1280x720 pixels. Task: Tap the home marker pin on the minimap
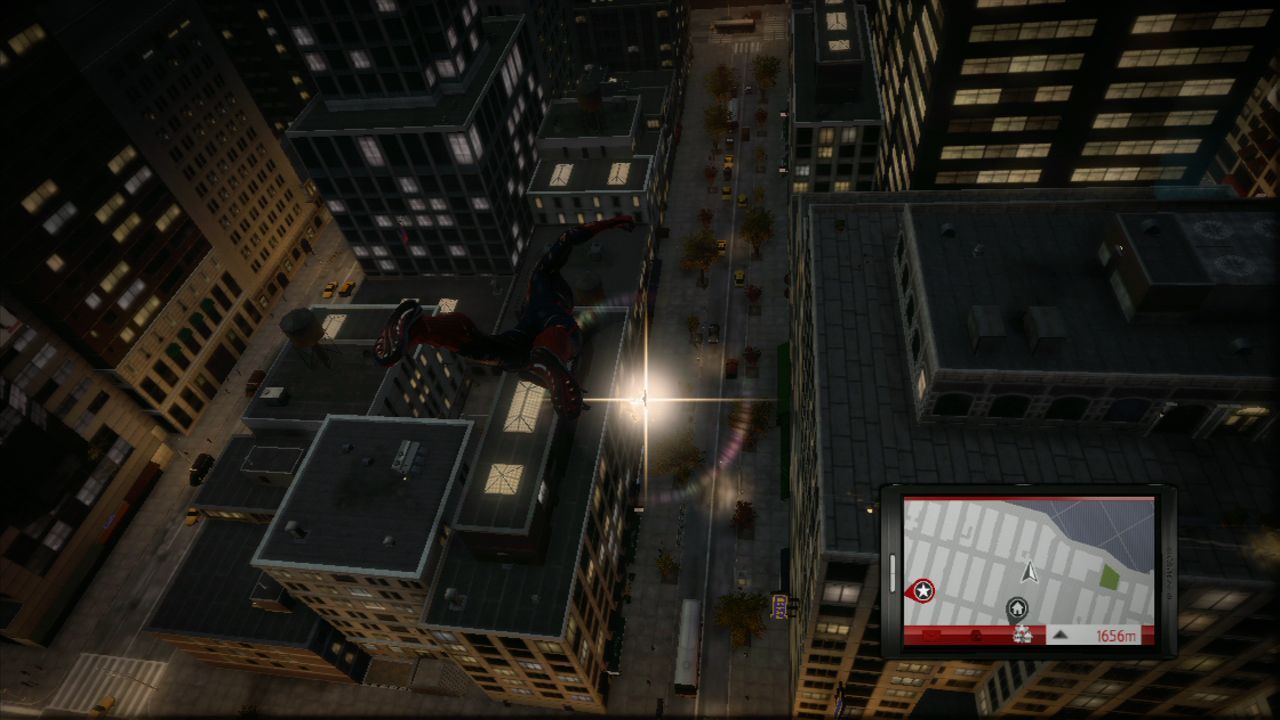point(1016,605)
